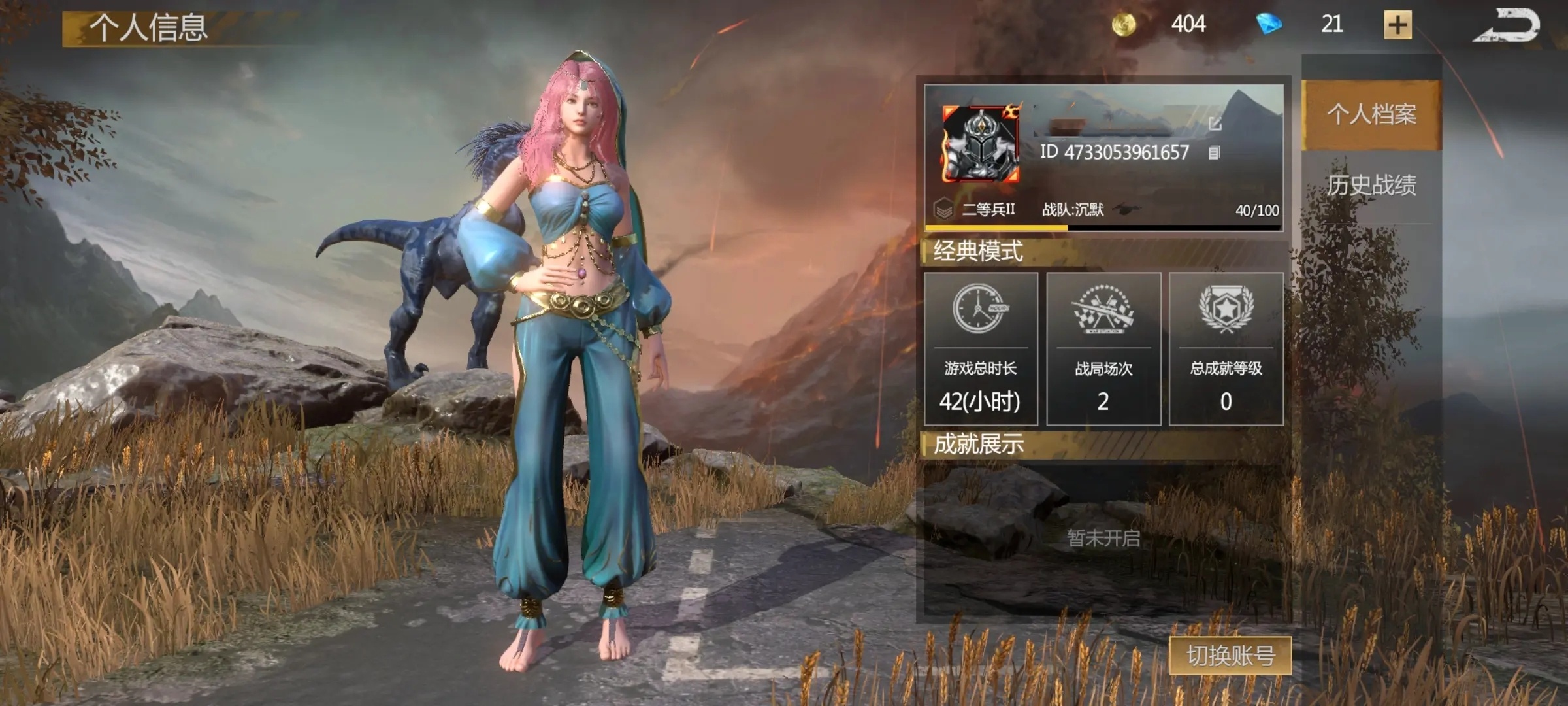Open the 战局场次 match count tile

1103,349
